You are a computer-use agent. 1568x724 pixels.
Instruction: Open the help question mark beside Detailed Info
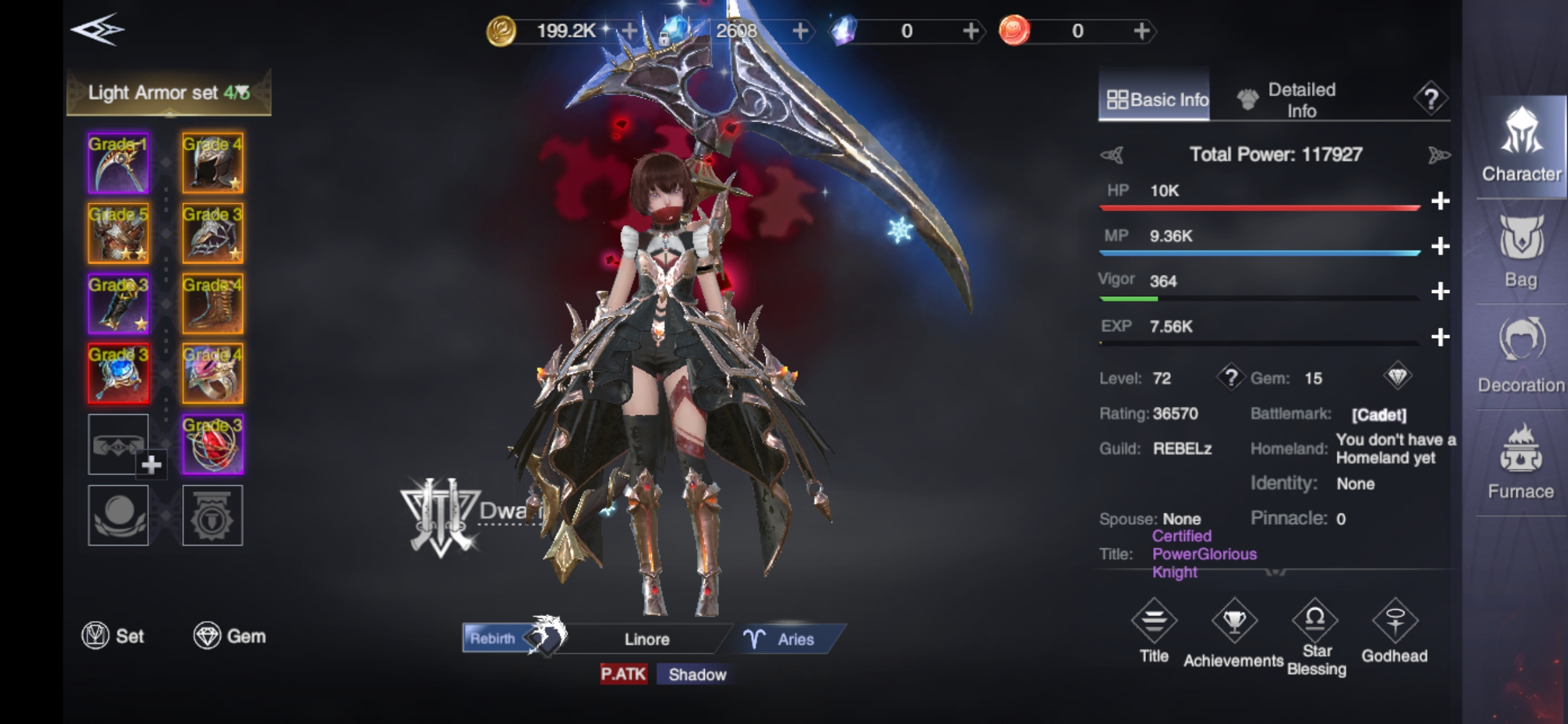pyautogui.click(x=1431, y=99)
